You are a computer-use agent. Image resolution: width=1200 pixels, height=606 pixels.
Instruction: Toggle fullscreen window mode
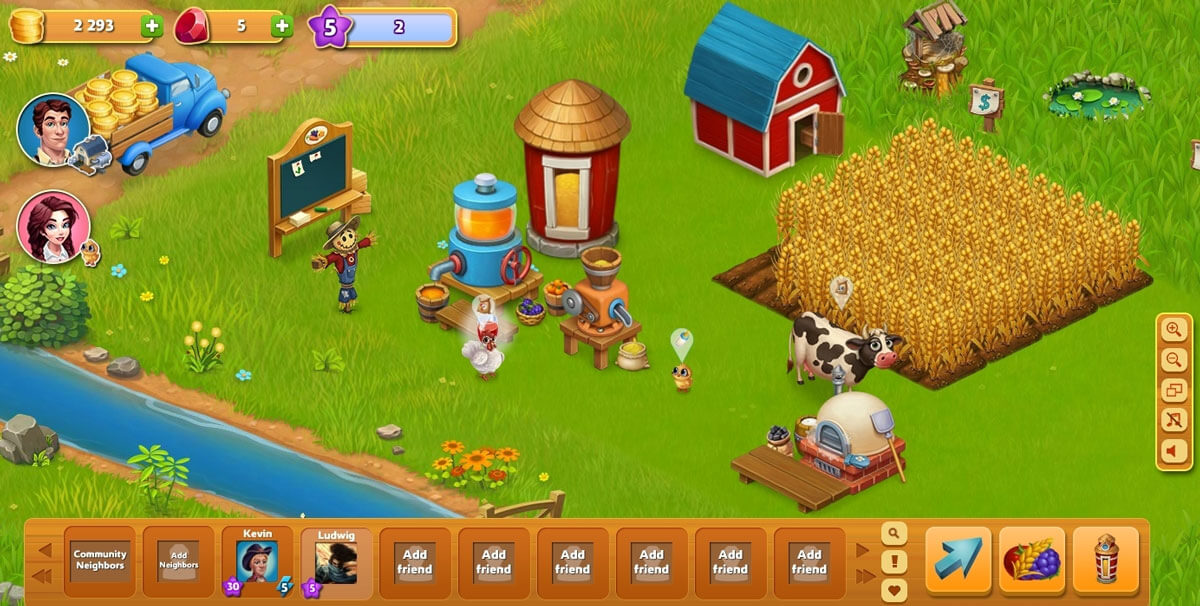1174,391
